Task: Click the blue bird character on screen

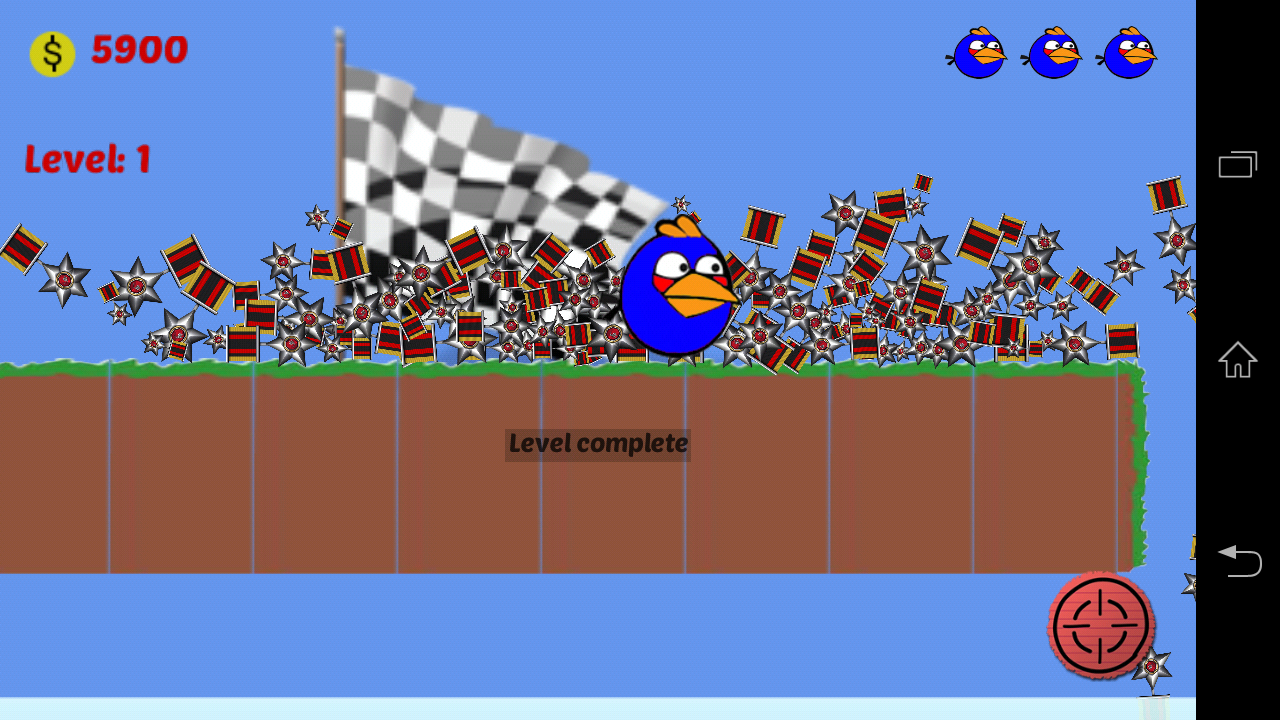Action: coord(678,290)
